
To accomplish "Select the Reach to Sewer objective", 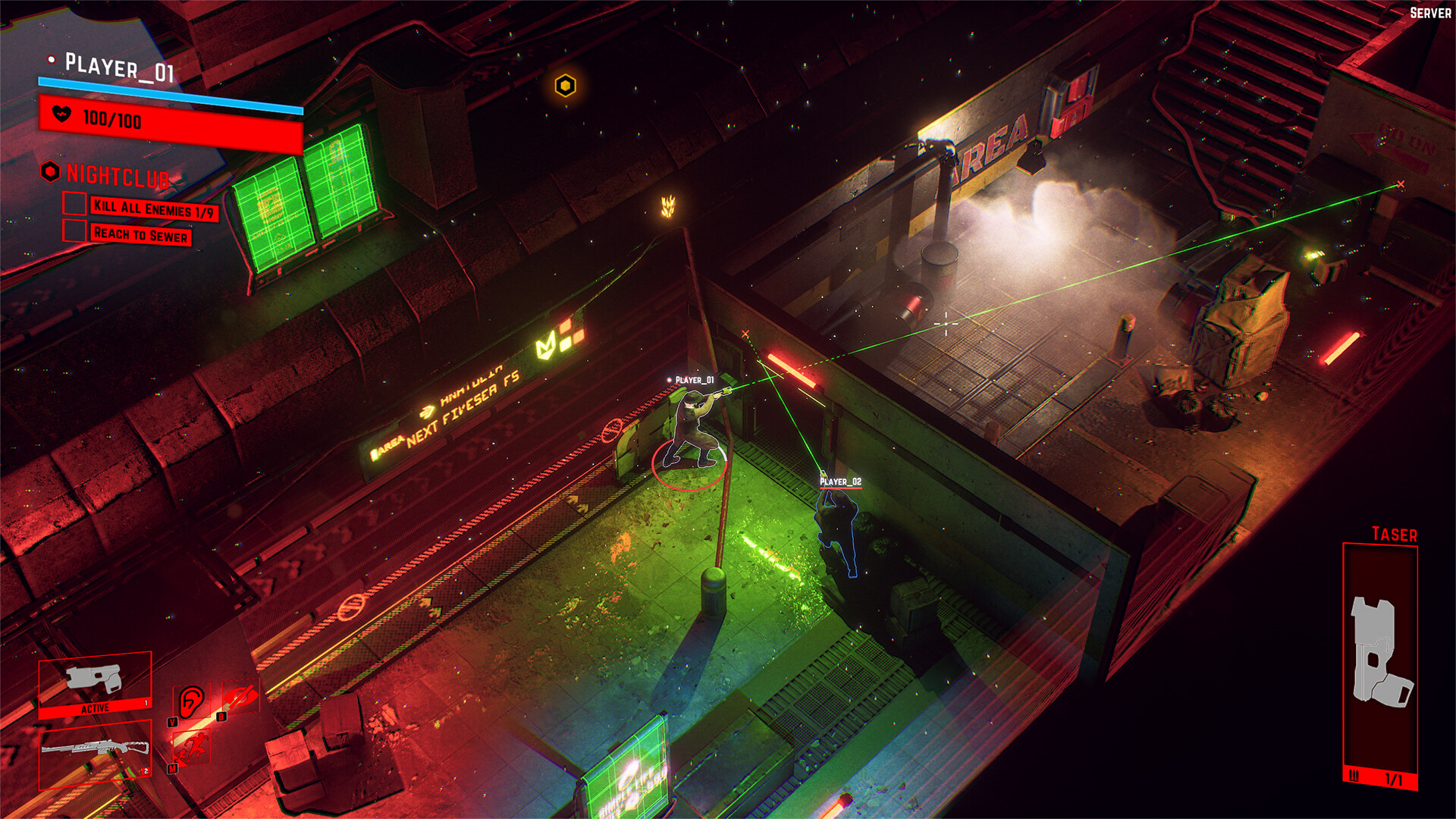I will tap(140, 234).
